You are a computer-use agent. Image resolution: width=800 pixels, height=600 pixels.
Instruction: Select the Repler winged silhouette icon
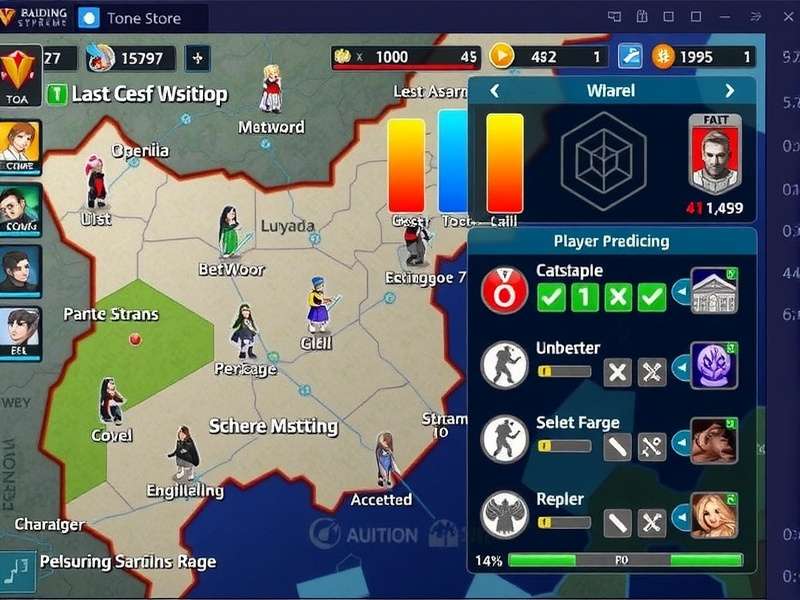pos(504,516)
